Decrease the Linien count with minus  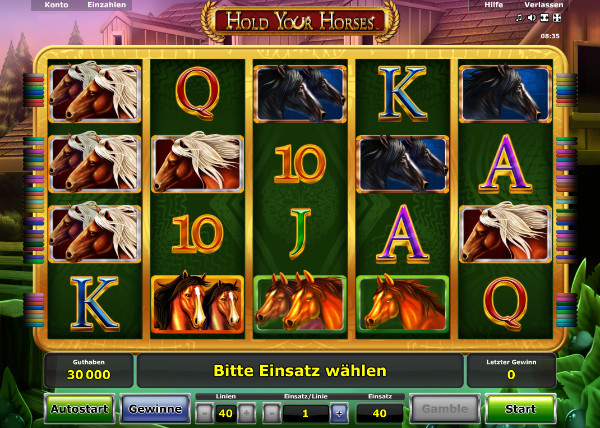pyautogui.click(x=204, y=412)
